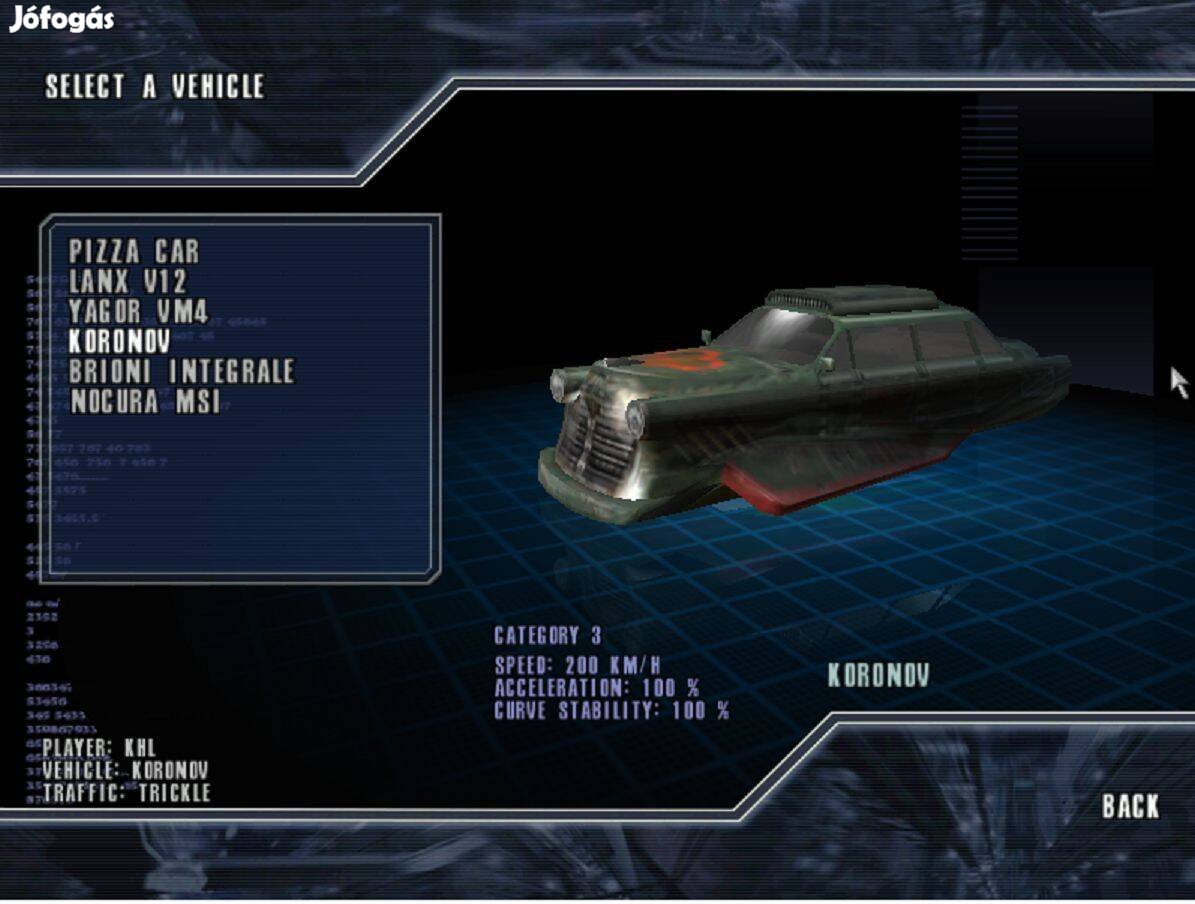Viewport: 1195px width, 904px height.
Task: Choose the Brioni Integrale vehicle
Action: pyautogui.click(x=181, y=371)
